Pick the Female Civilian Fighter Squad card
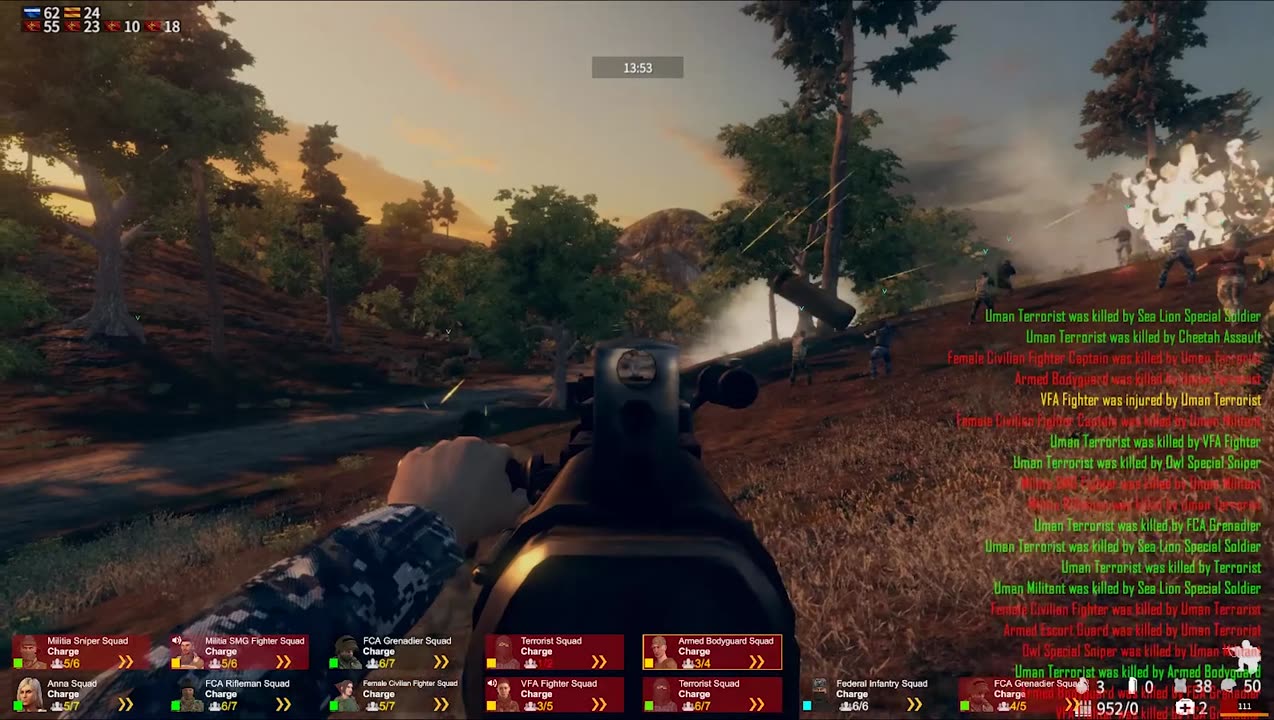This screenshot has width=1274, height=720. (397, 694)
